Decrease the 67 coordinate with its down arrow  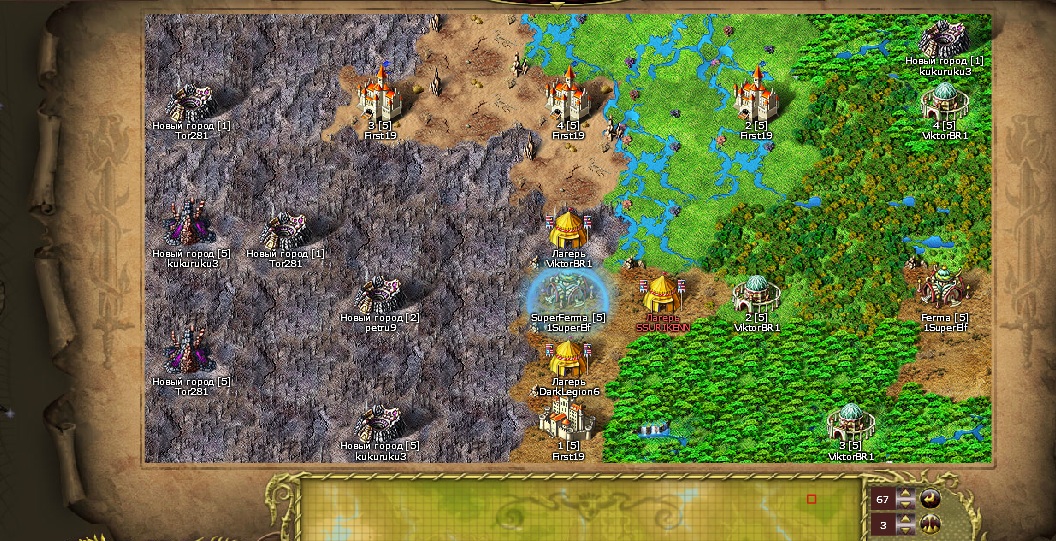[x=906, y=505]
